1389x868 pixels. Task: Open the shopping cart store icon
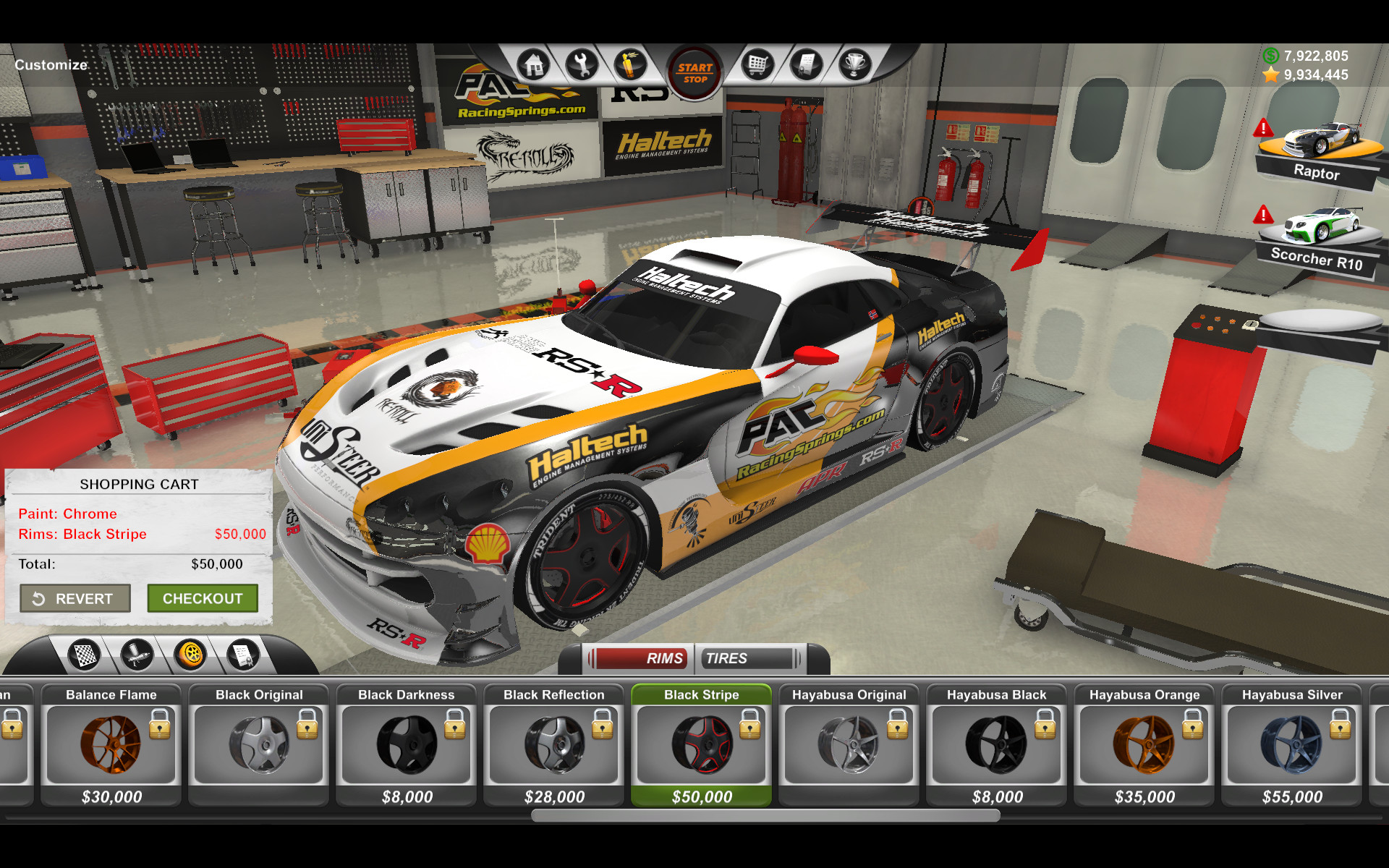[757, 64]
